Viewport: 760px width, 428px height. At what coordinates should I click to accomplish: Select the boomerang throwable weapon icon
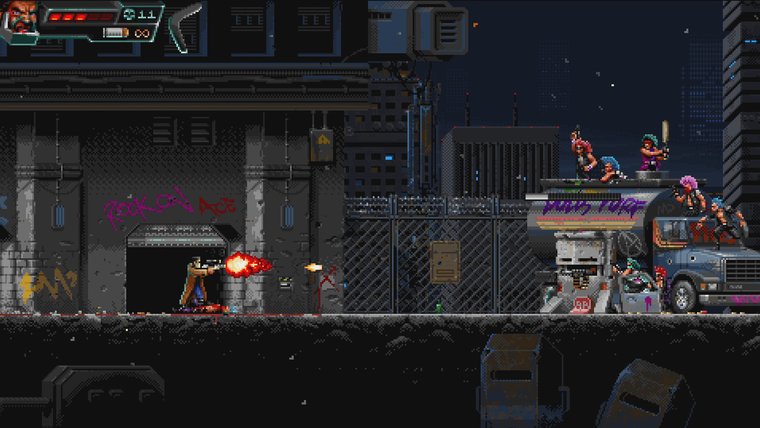tap(183, 25)
